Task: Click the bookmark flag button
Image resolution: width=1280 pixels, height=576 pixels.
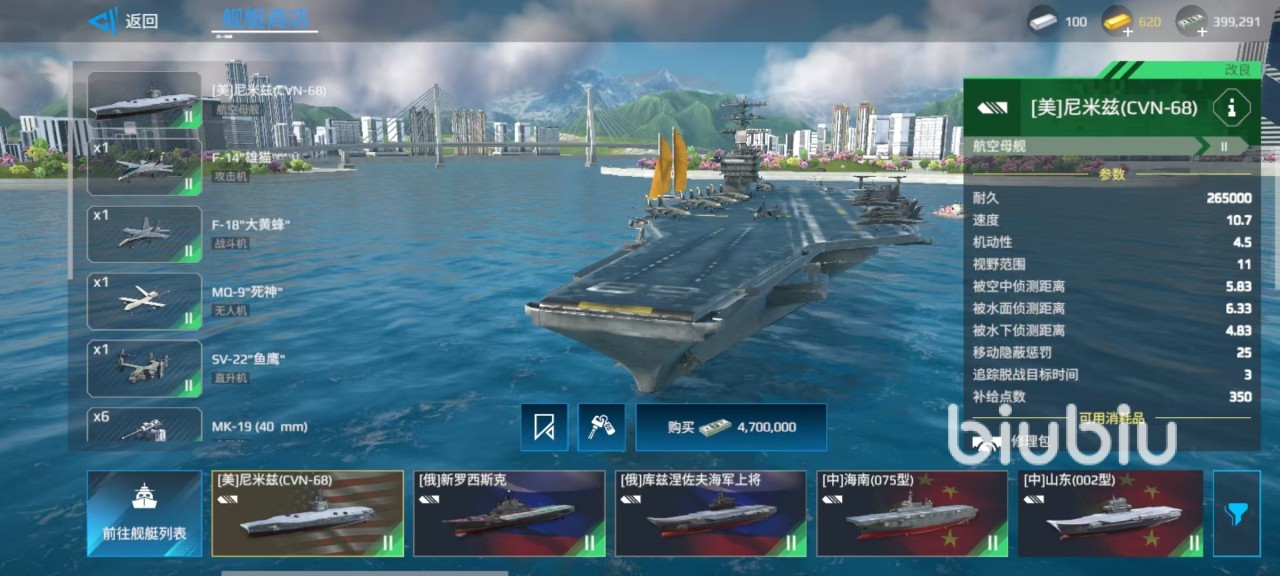Action: click(544, 427)
